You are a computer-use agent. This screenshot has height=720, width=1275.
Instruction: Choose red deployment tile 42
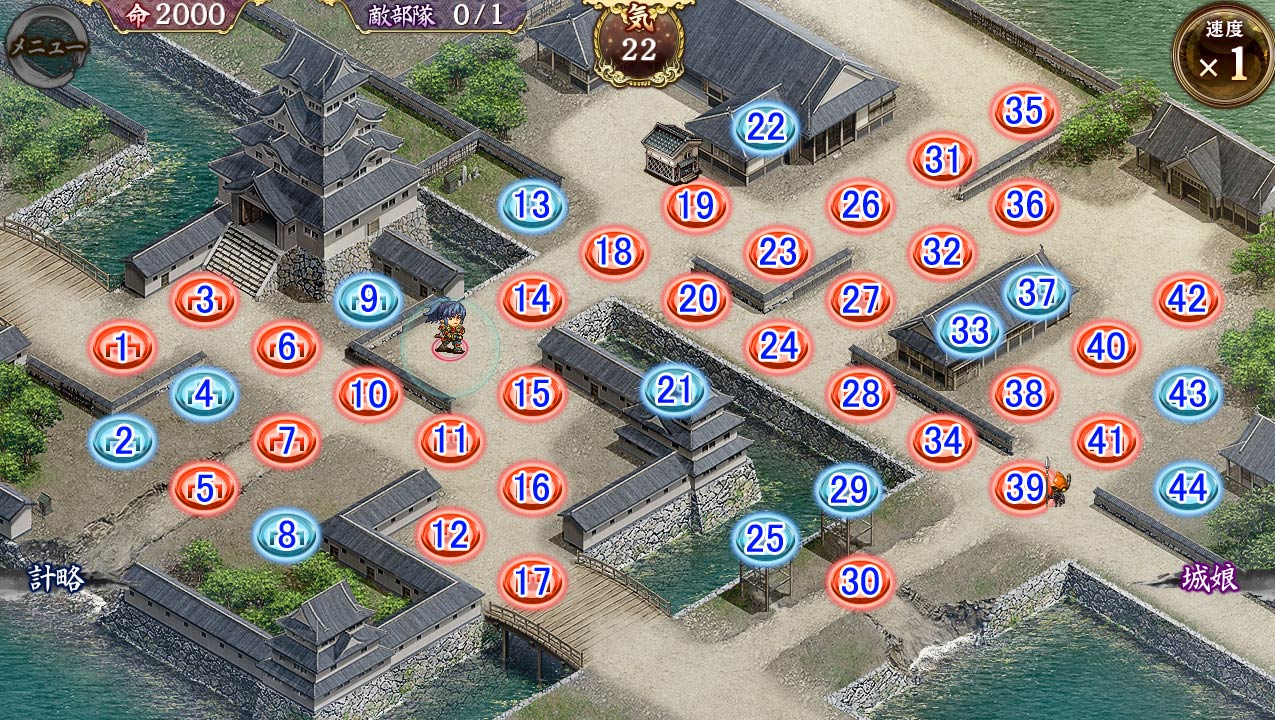point(1188,300)
